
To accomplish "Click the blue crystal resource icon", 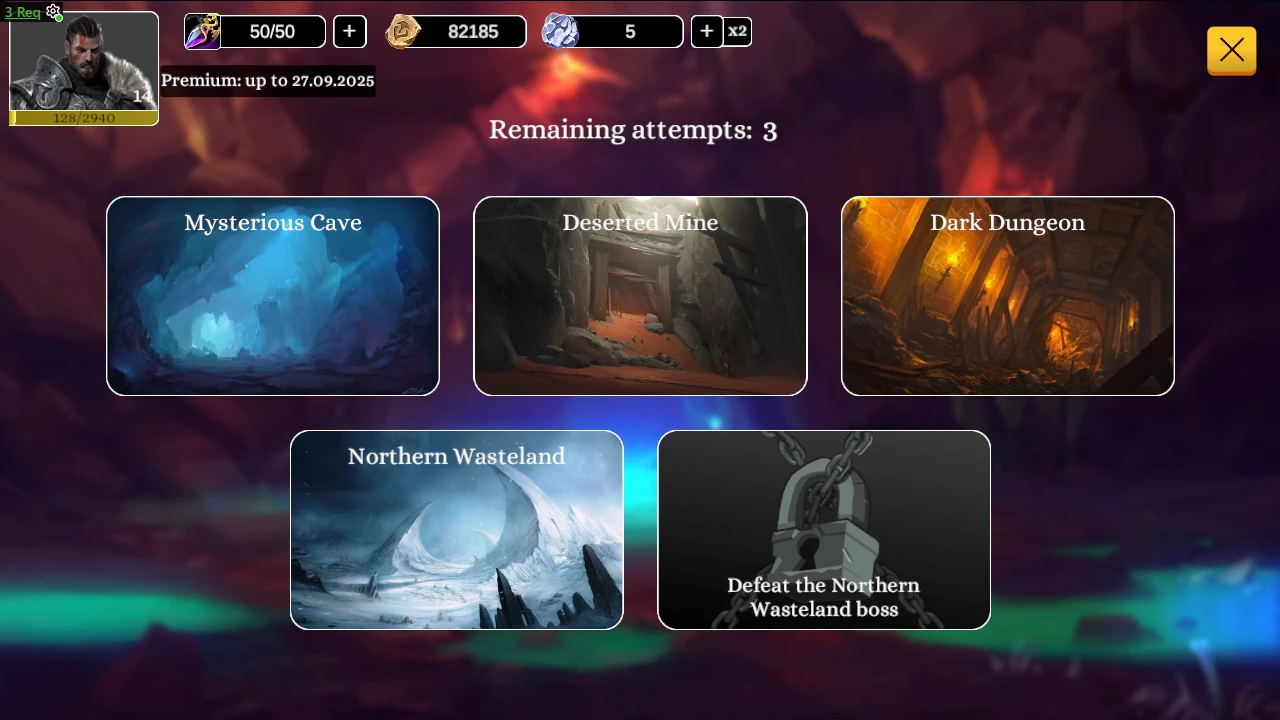I will click(x=561, y=31).
